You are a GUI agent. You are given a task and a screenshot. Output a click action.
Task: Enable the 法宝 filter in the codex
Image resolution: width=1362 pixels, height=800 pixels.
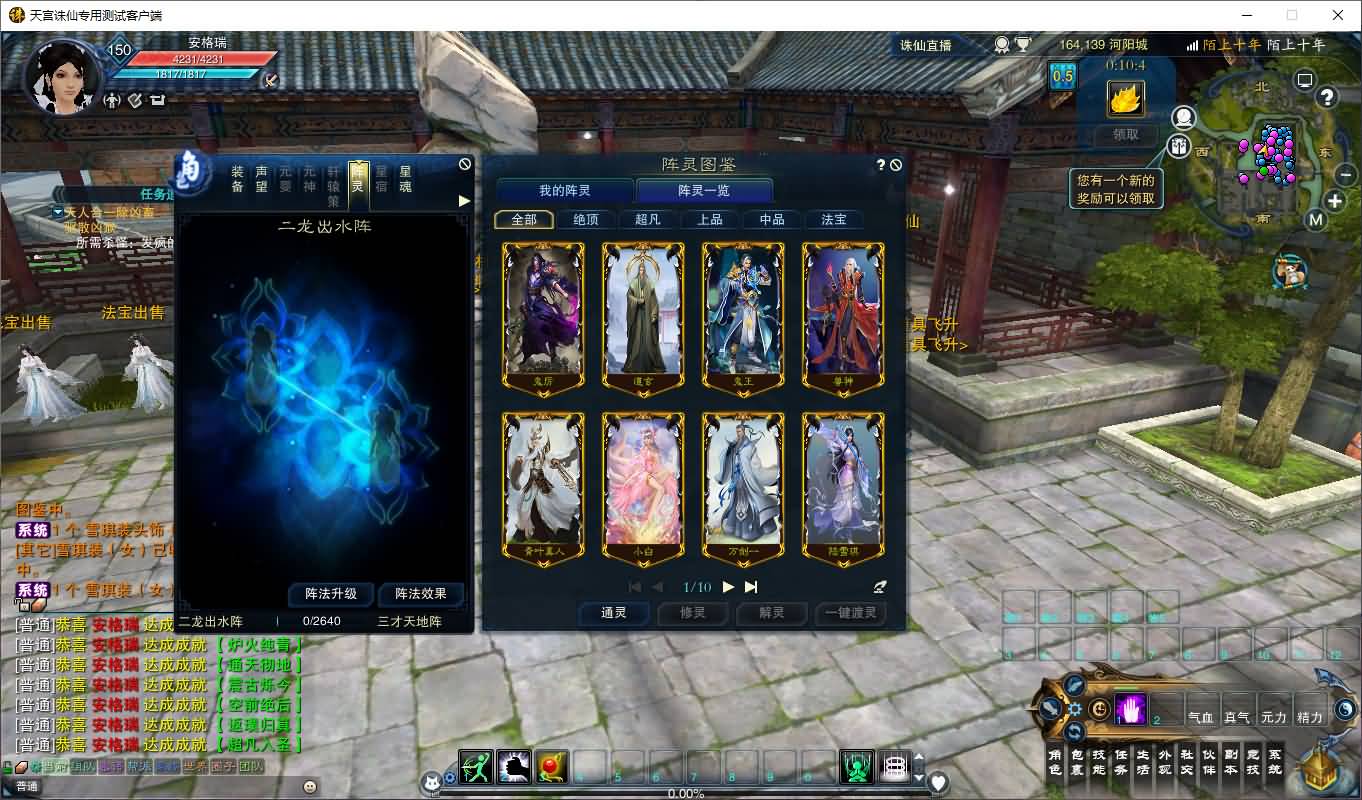pos(834,219)
